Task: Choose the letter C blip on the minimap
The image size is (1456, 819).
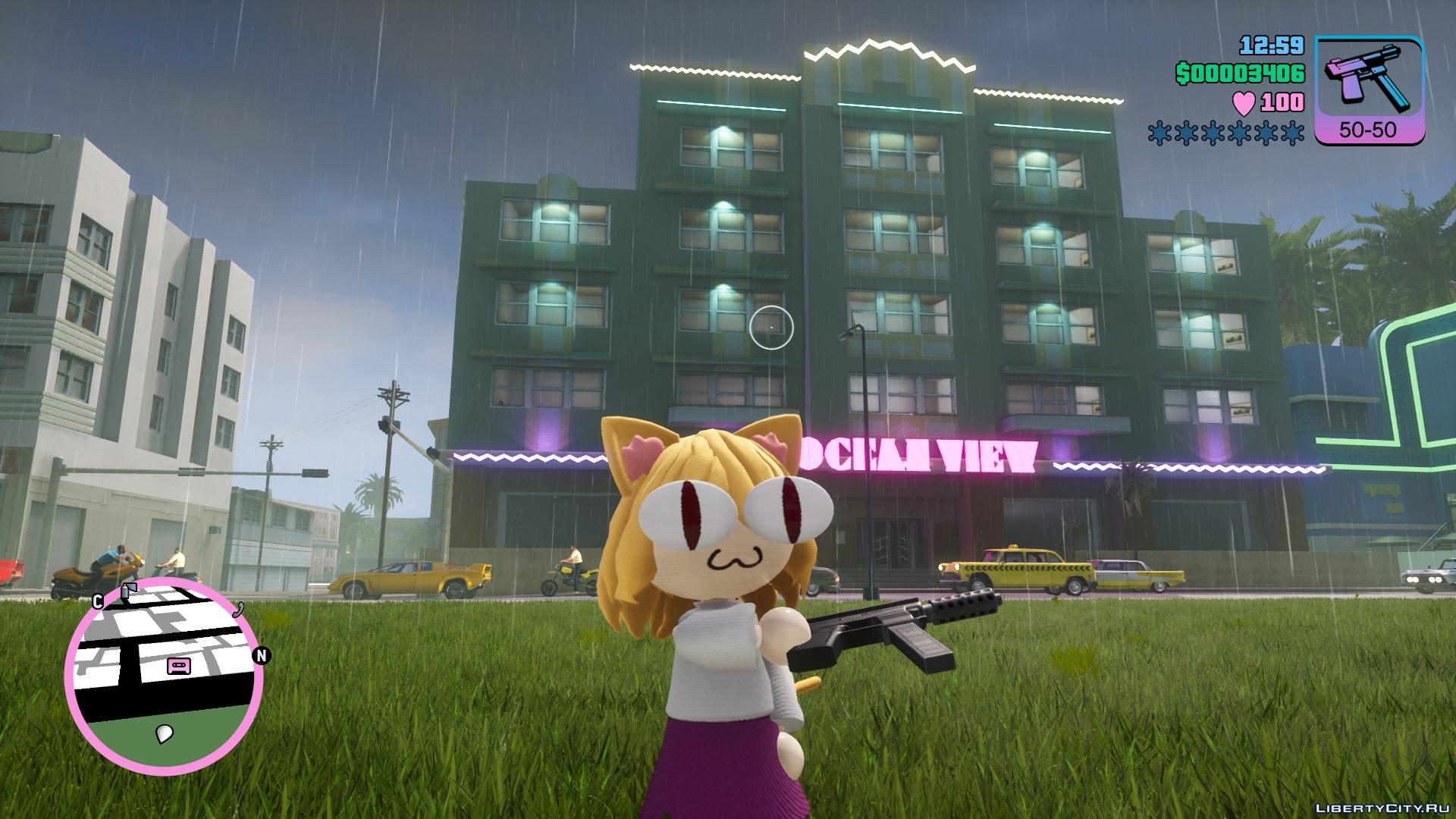Action: [x=98, y=602]
